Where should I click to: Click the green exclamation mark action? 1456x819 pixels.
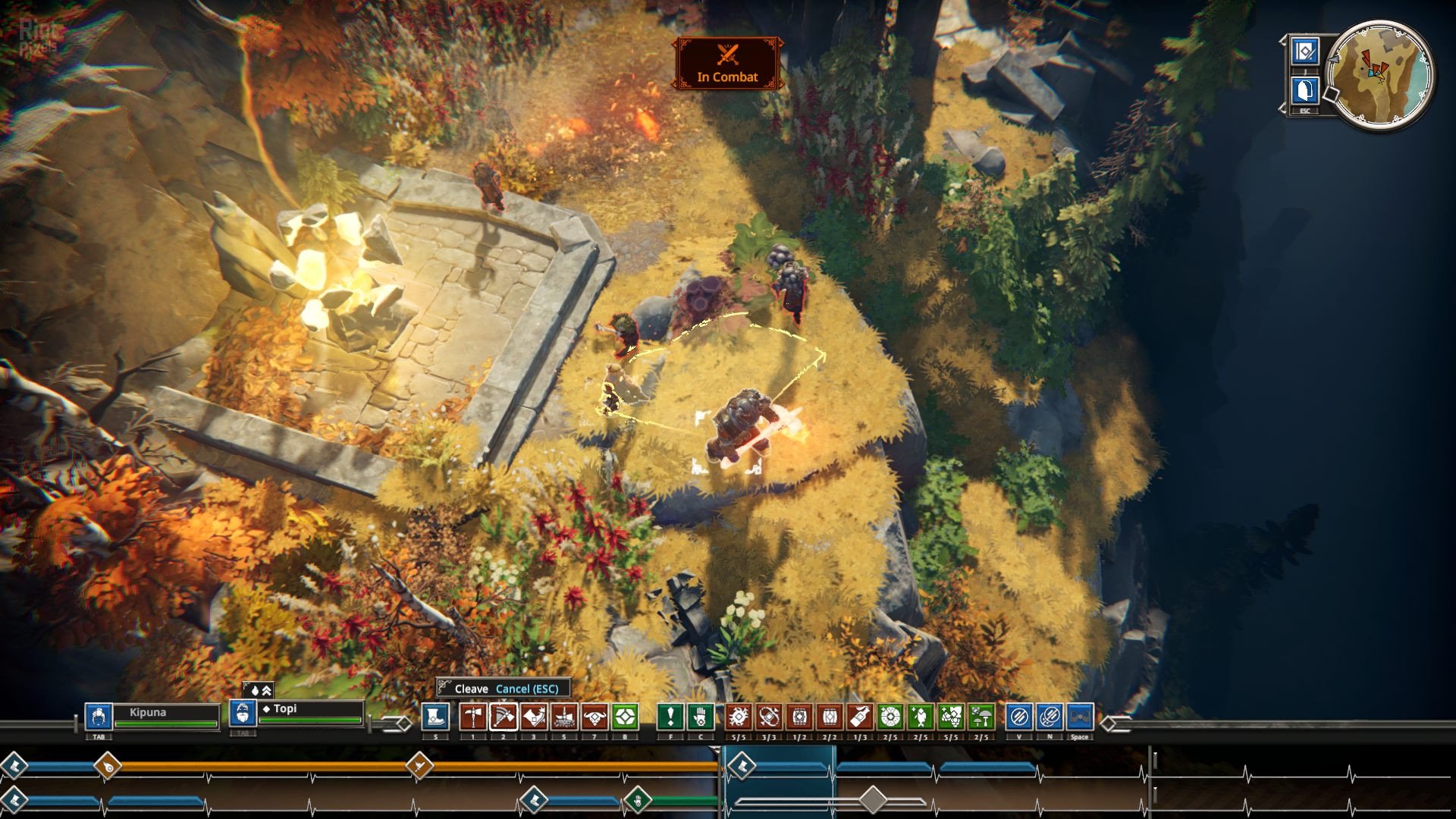tap(670, 717)
